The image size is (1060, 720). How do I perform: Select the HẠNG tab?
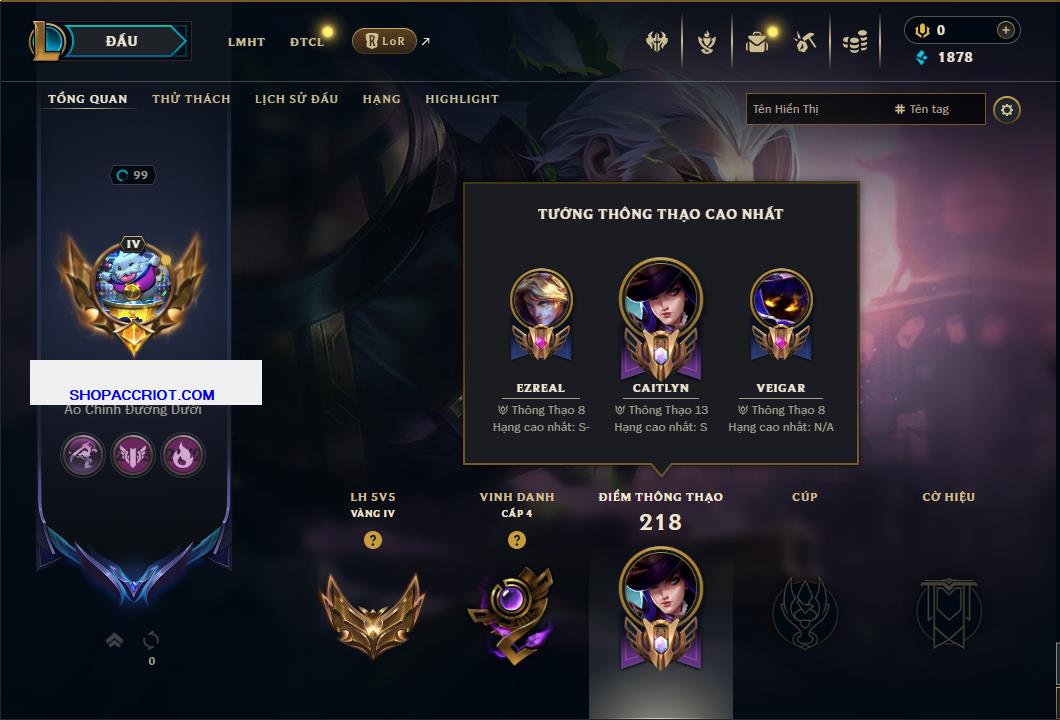[381, 99]
